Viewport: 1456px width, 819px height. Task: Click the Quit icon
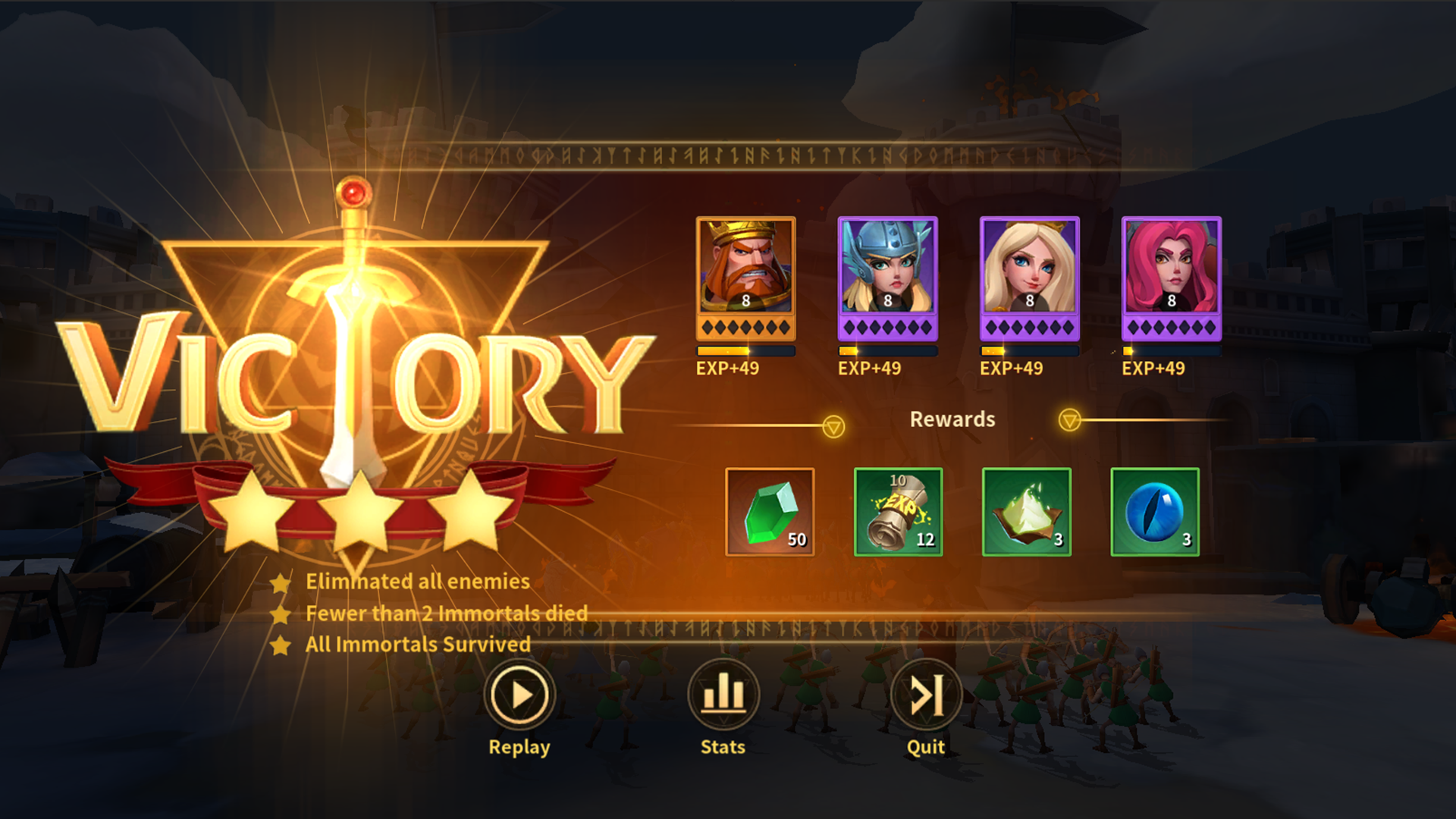[924, 694]
